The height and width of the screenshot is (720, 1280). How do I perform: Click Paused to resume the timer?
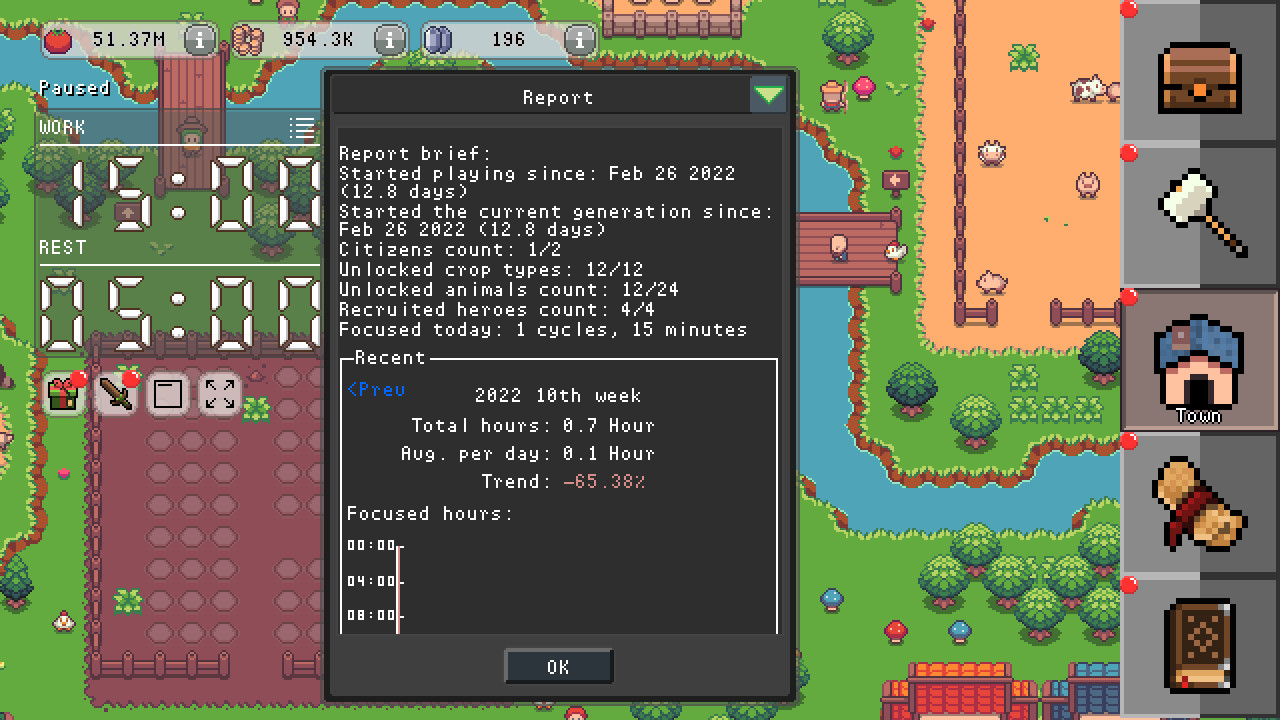76,88
